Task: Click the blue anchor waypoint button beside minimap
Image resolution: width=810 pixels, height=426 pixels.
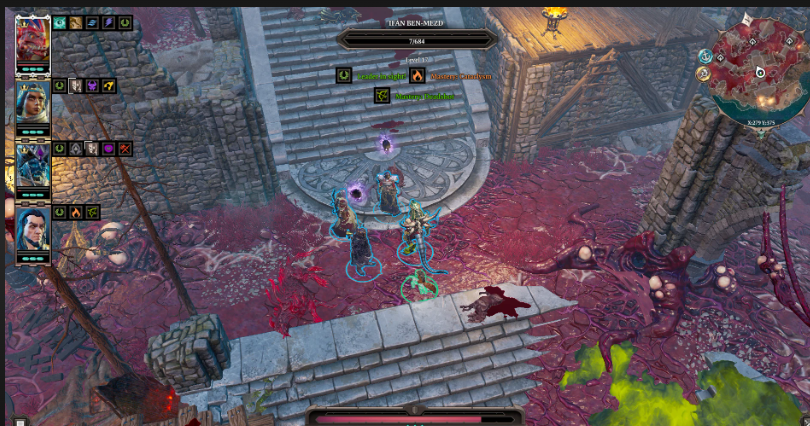Action: [704, 55]
